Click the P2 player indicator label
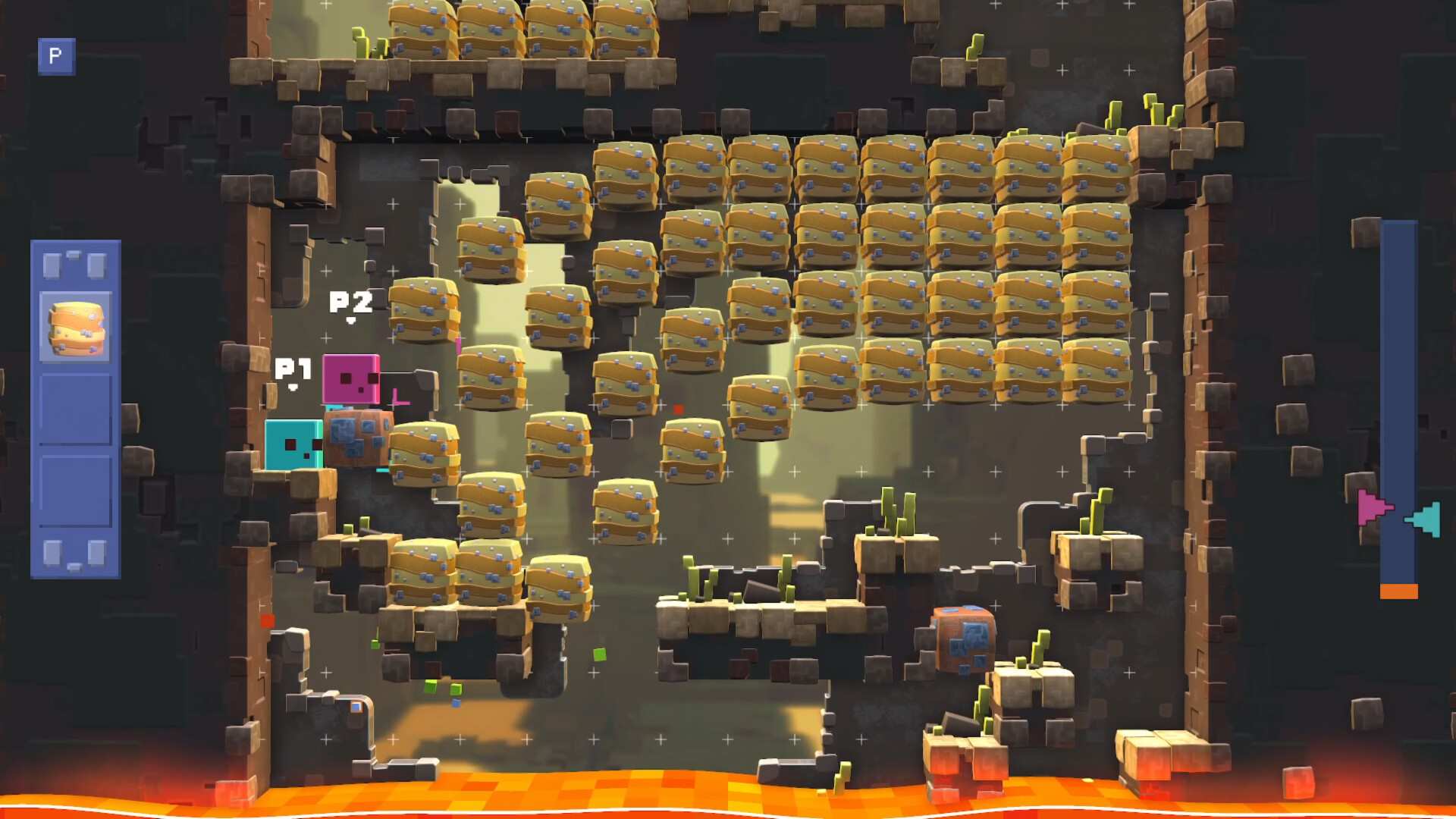The width and height of the screenshot is (1456, 819). coord(350,303)
